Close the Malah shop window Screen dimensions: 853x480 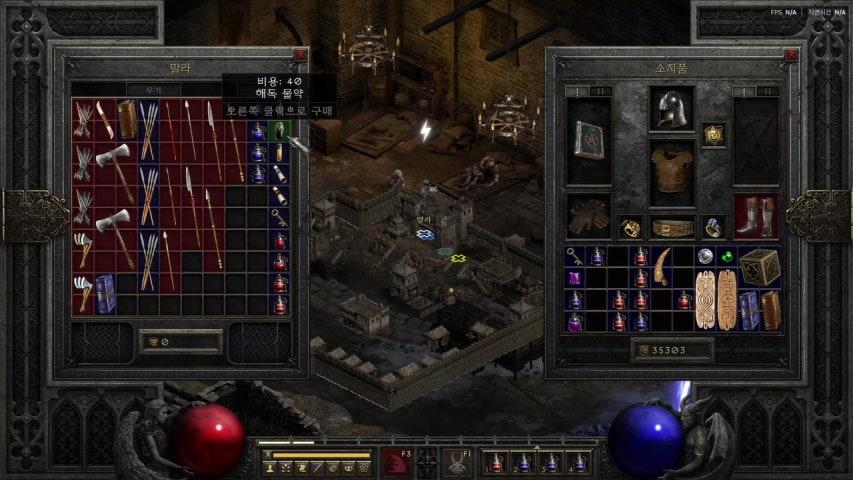pos(299,56)
